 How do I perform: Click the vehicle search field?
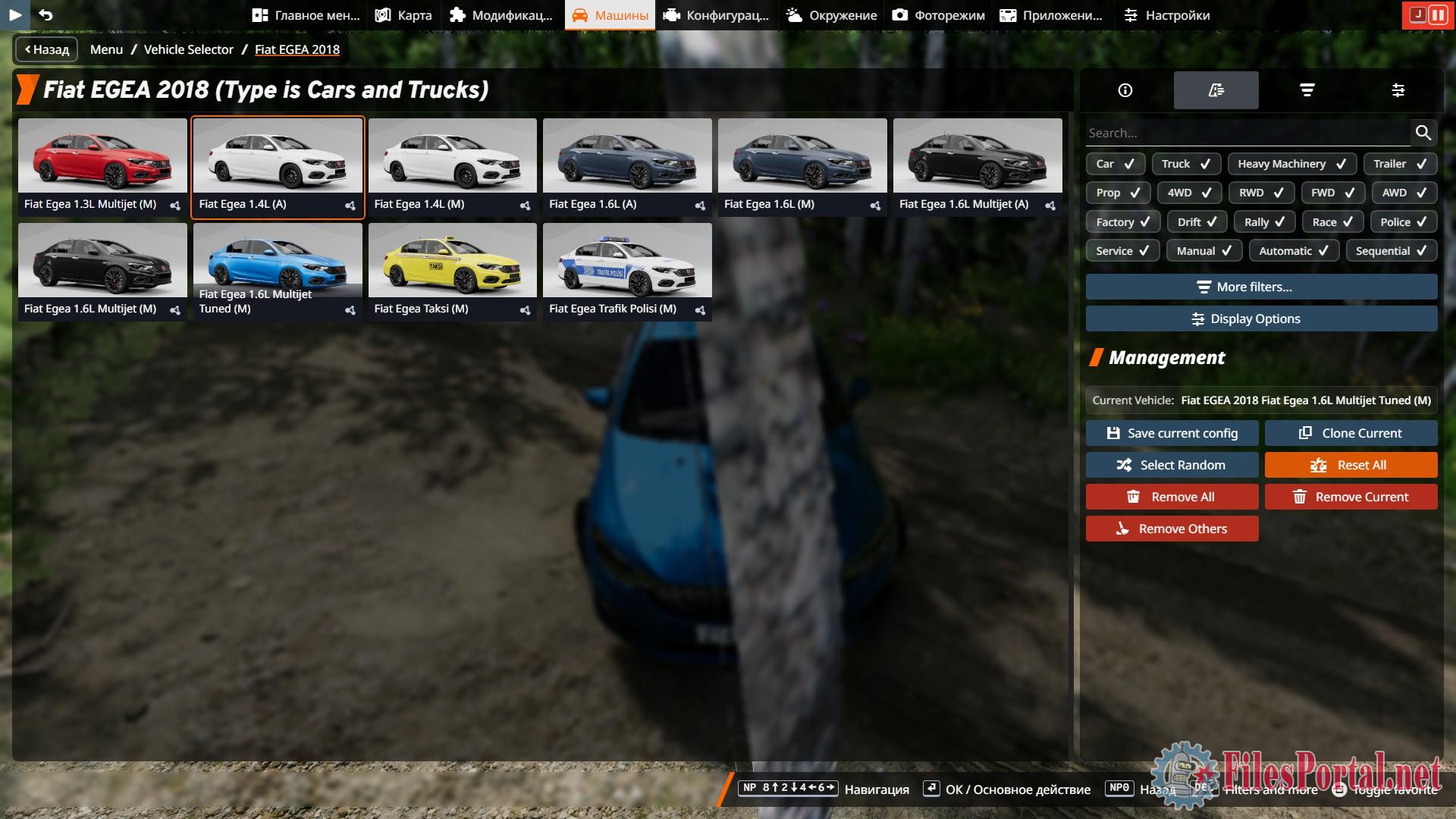coord(1247,133)
